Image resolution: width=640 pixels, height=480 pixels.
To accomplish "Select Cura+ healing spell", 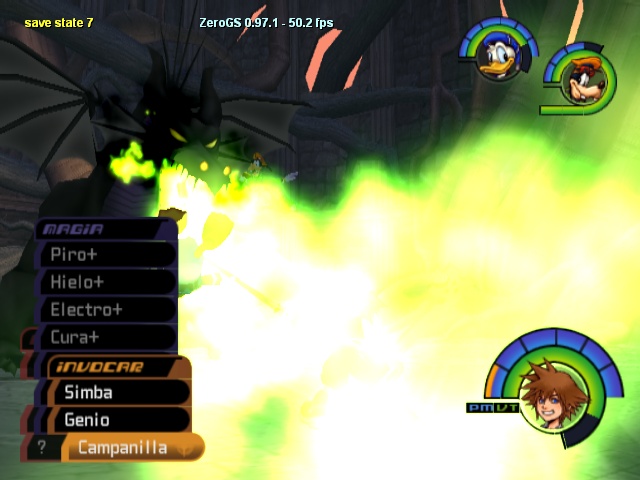I will pos(105,338).
